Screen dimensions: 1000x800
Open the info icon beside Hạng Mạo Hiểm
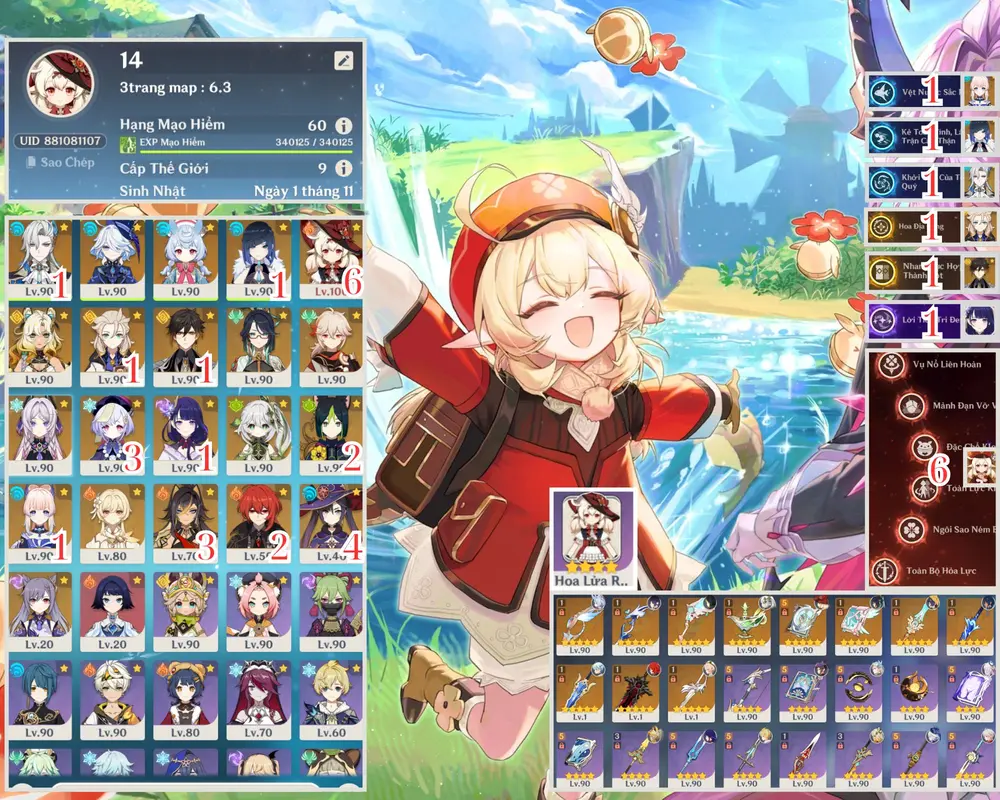pyautogui.click(x=343, y=125)
